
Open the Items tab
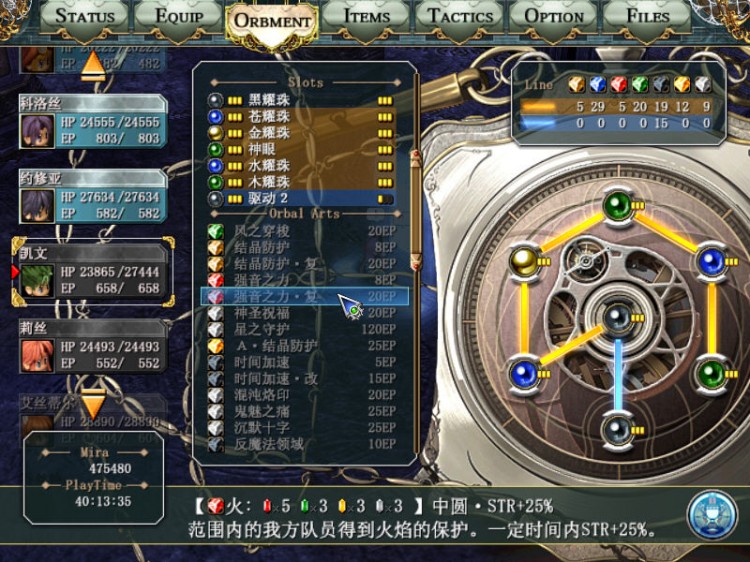point(366,16)
